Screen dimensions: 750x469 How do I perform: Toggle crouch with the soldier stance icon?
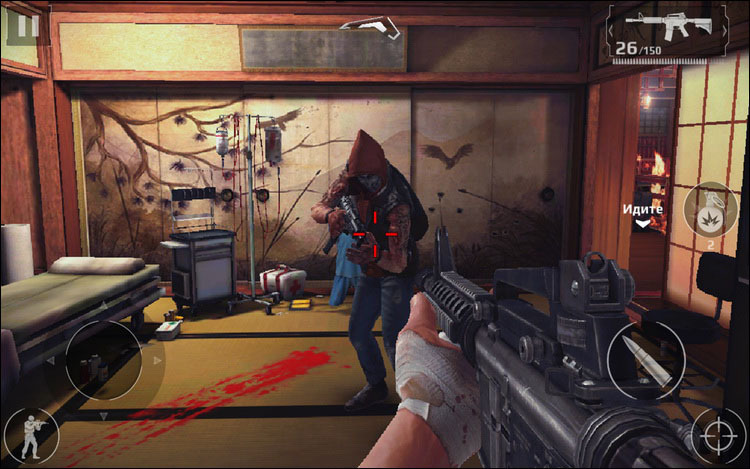point(30,436)
